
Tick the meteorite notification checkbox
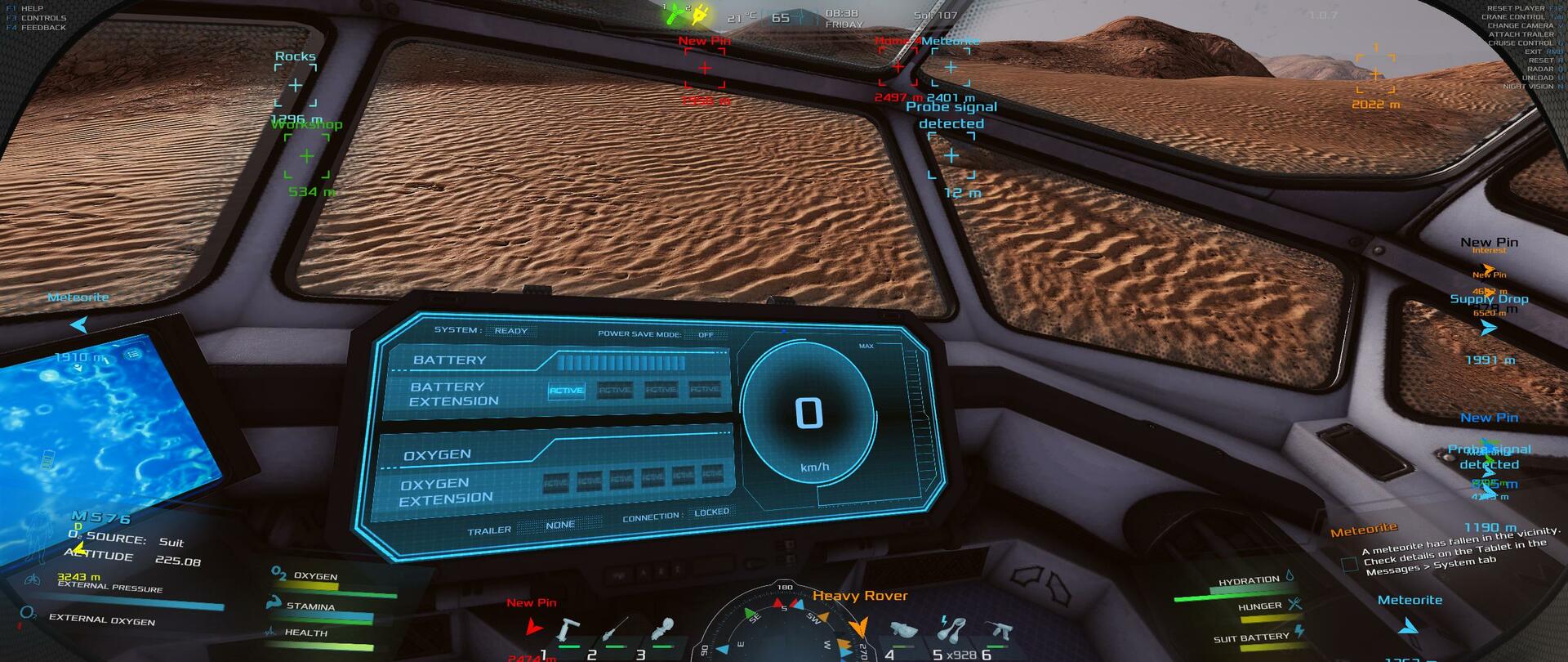(1349, 564)
